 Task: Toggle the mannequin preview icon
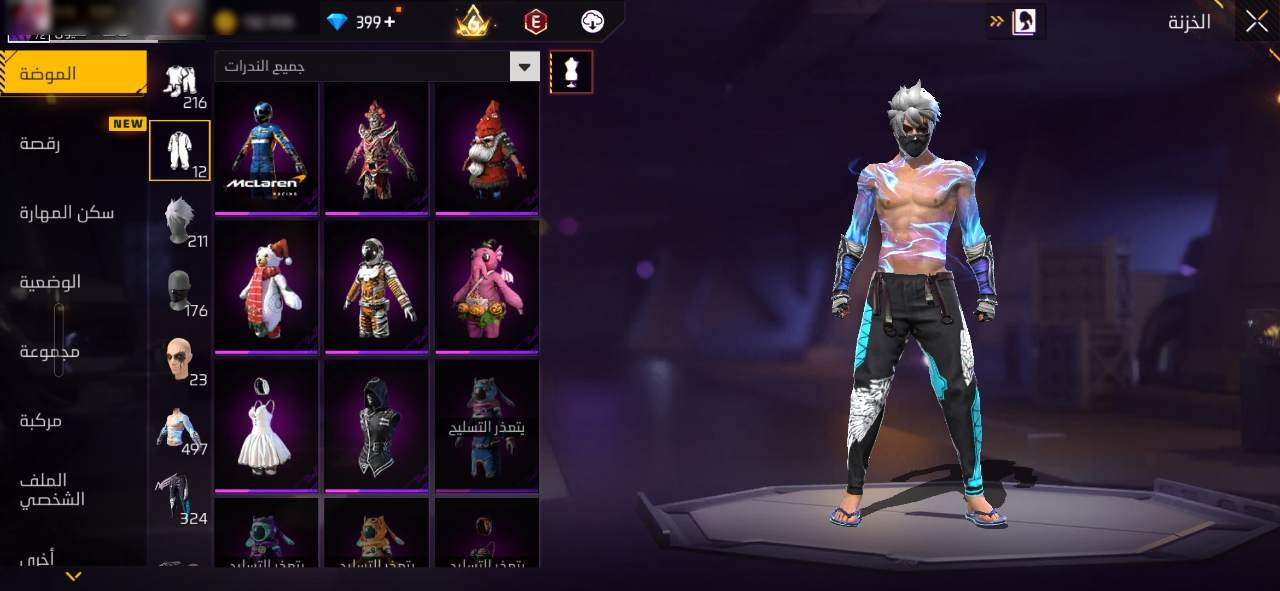[571, 72]
